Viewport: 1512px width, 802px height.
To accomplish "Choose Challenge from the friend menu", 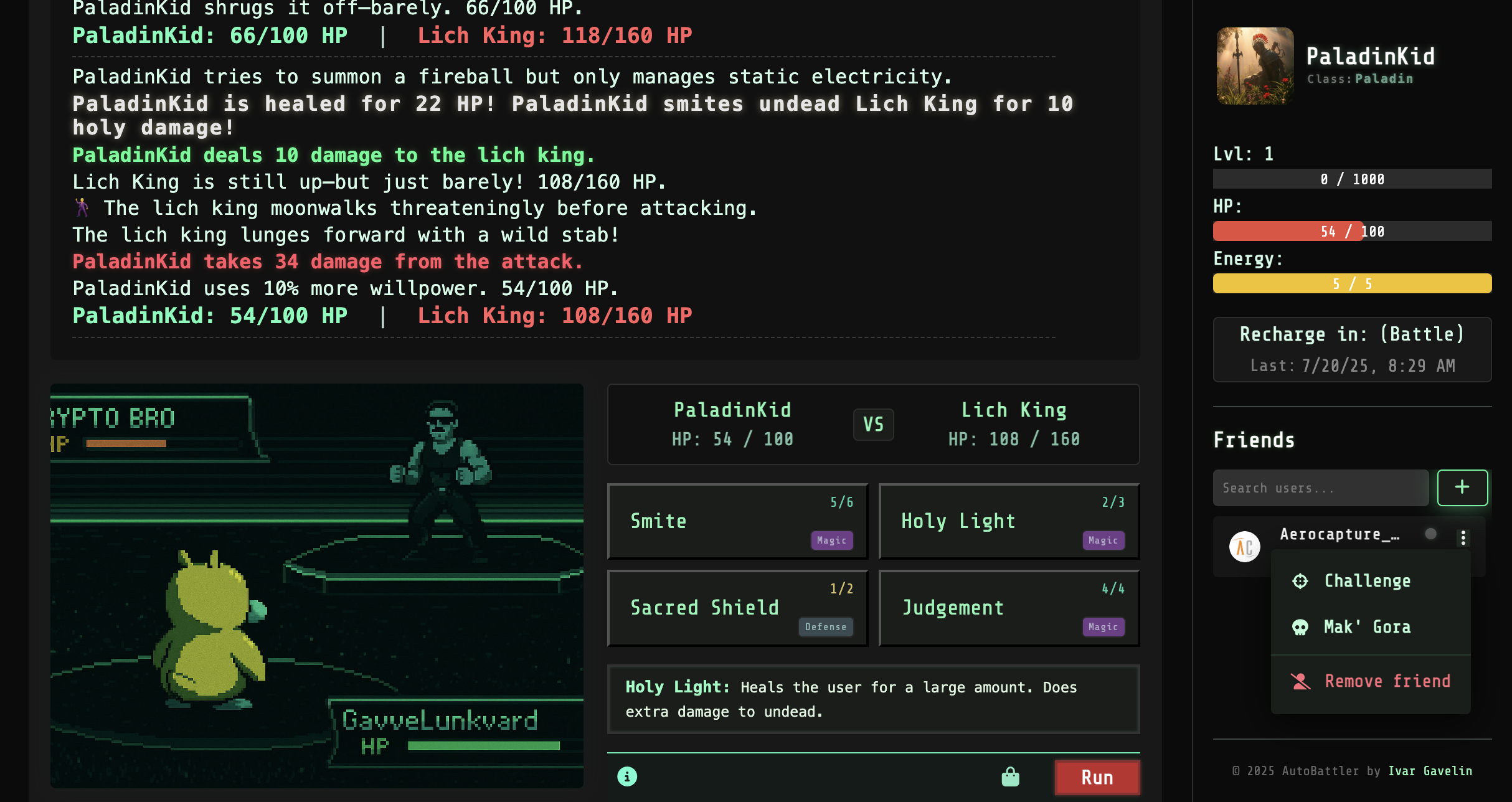I will [x=1367, y=581].
